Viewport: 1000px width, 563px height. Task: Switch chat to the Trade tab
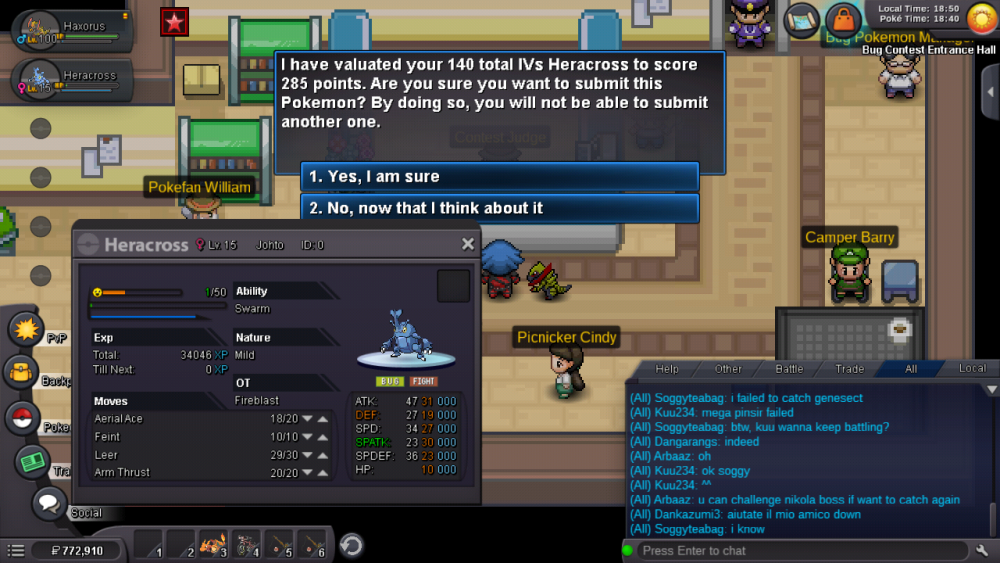pos(850,369)
